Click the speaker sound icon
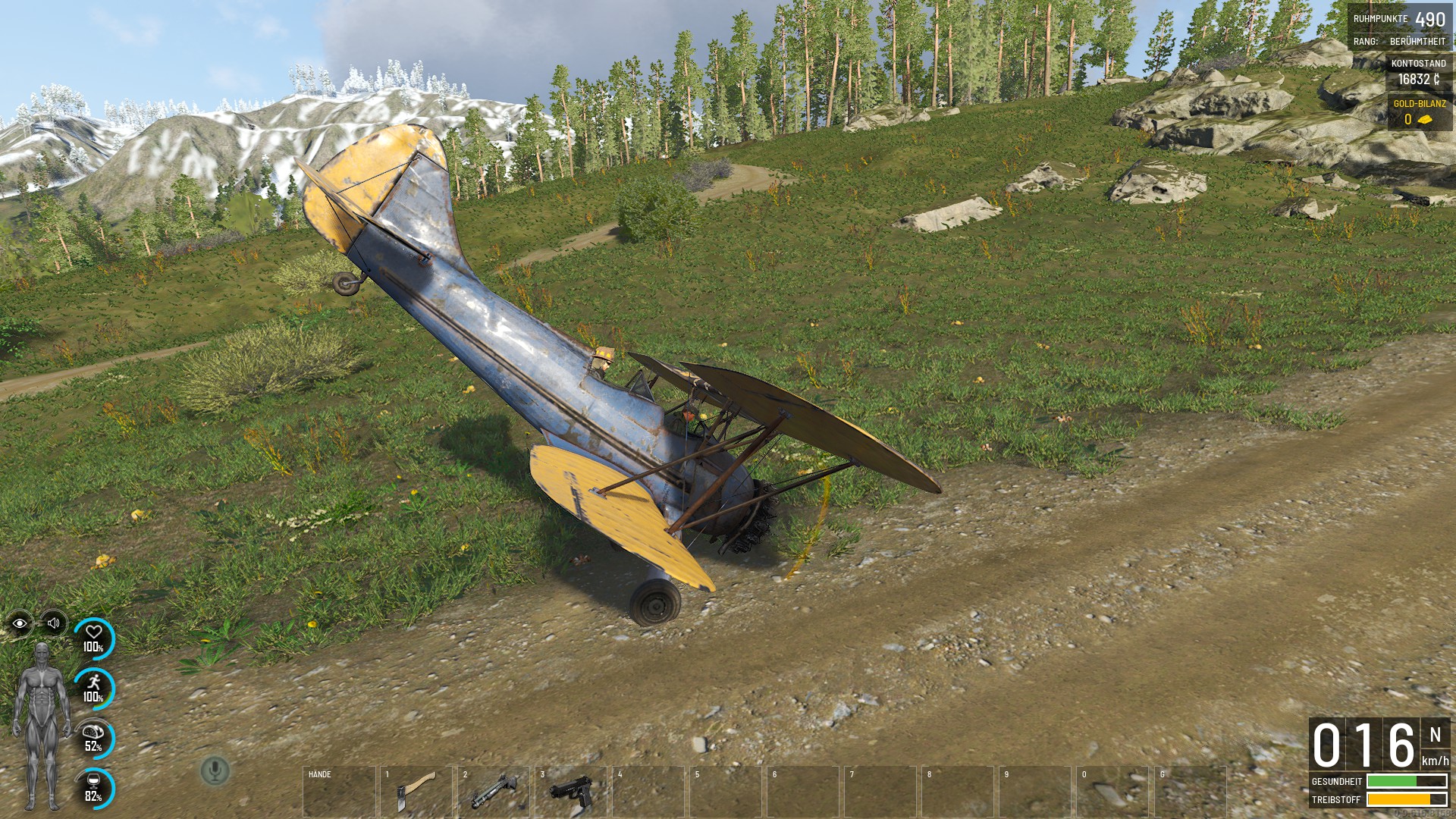 pos(53,623)
